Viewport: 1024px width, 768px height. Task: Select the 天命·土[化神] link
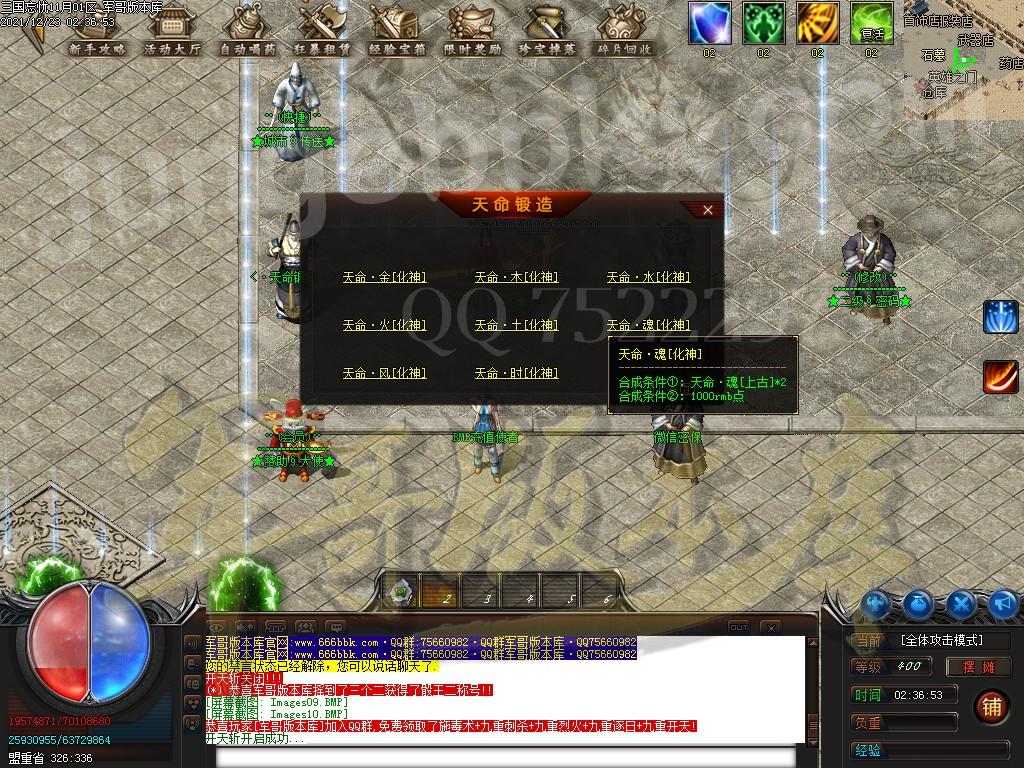[x=516, y=325]
